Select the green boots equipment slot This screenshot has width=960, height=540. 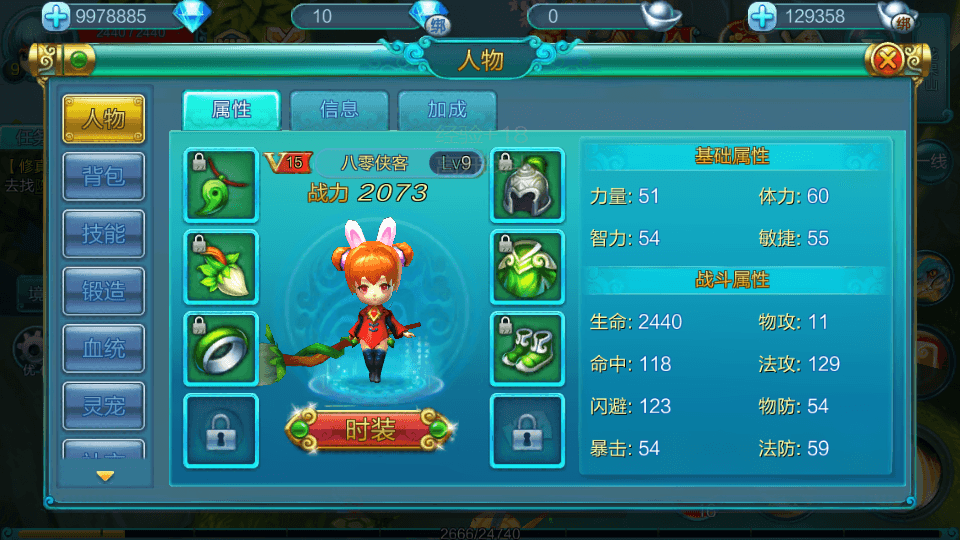527,349
